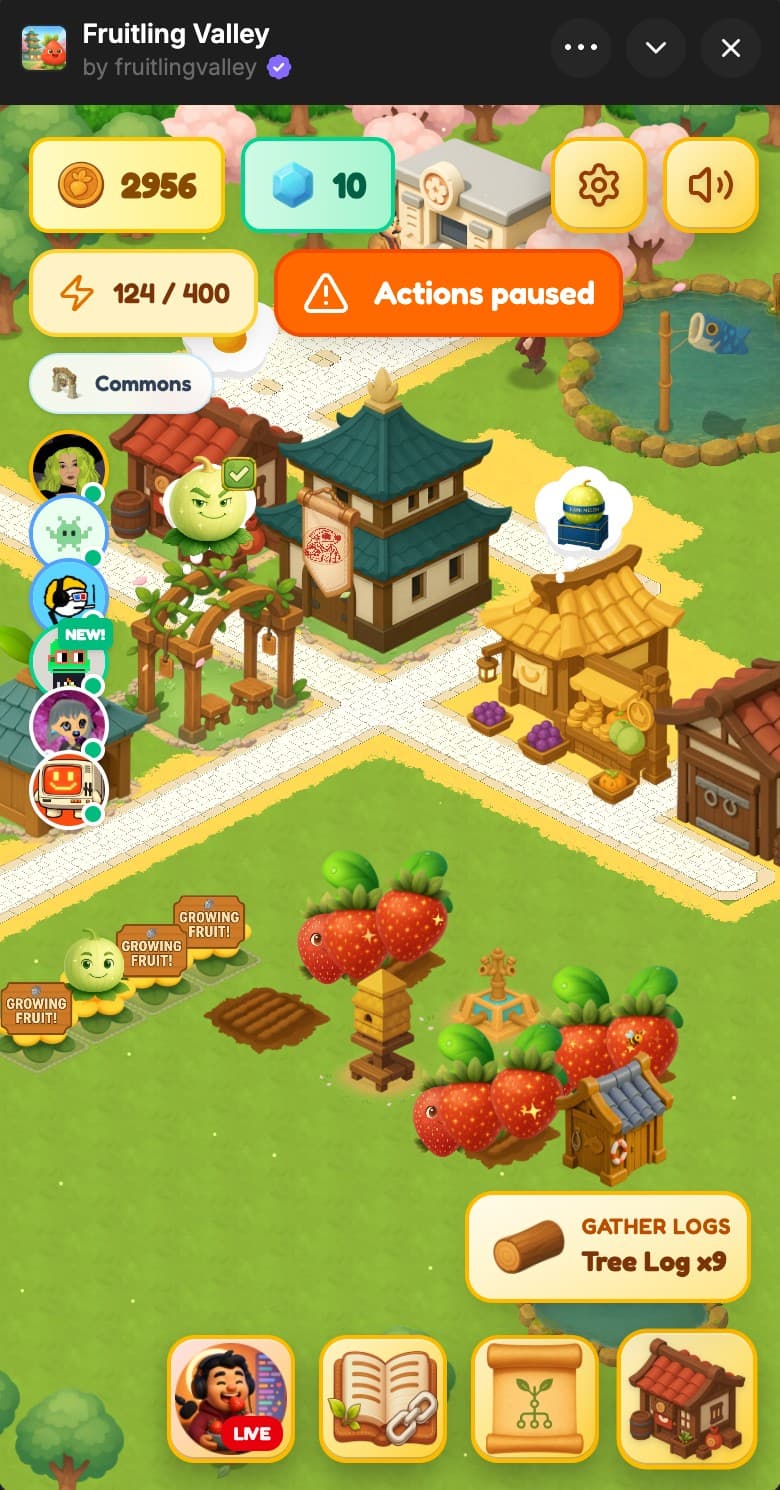Choose the avatar wearing 3D glasses and headset

68,595
